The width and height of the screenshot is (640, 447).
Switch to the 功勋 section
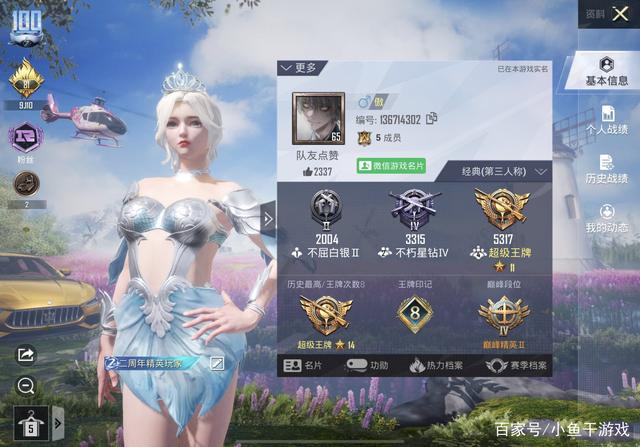pos(371,366)
